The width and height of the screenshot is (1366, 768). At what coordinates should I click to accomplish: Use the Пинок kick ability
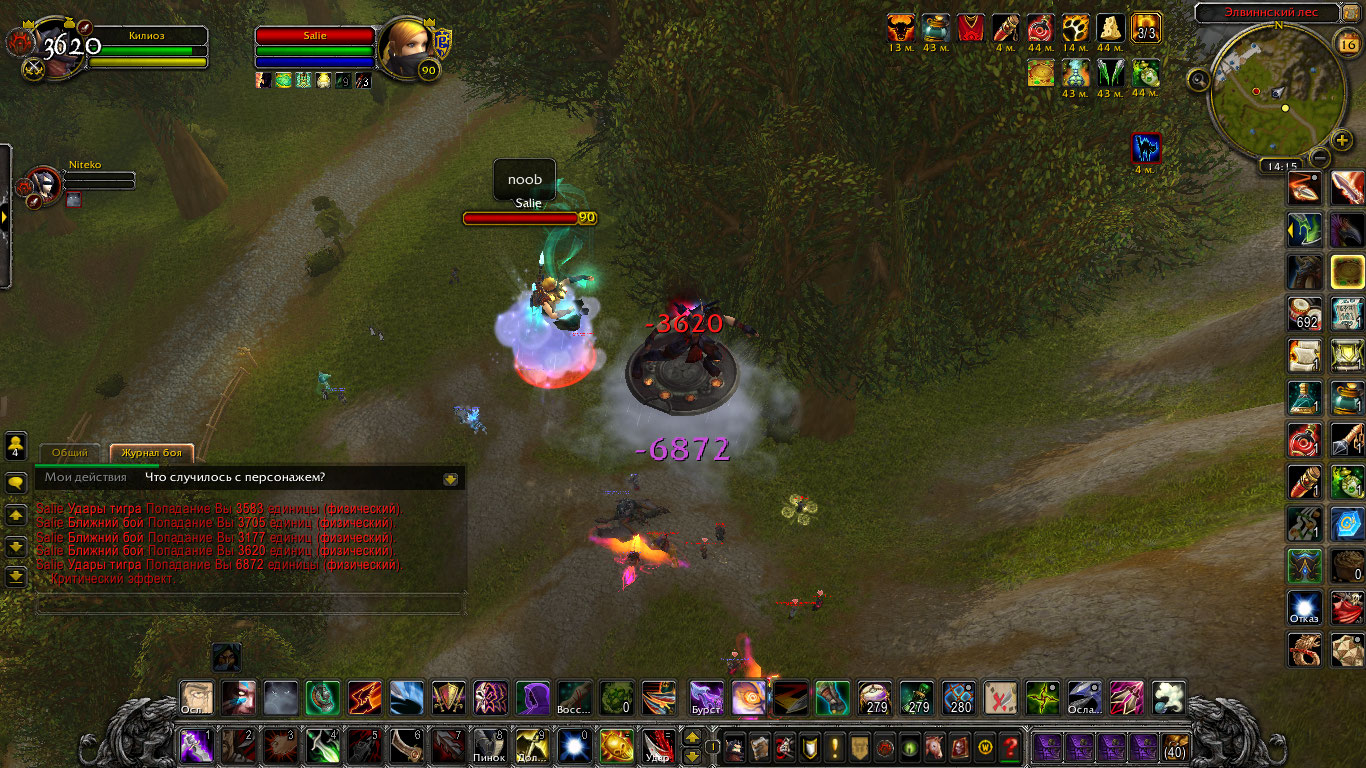click(490, 746)
